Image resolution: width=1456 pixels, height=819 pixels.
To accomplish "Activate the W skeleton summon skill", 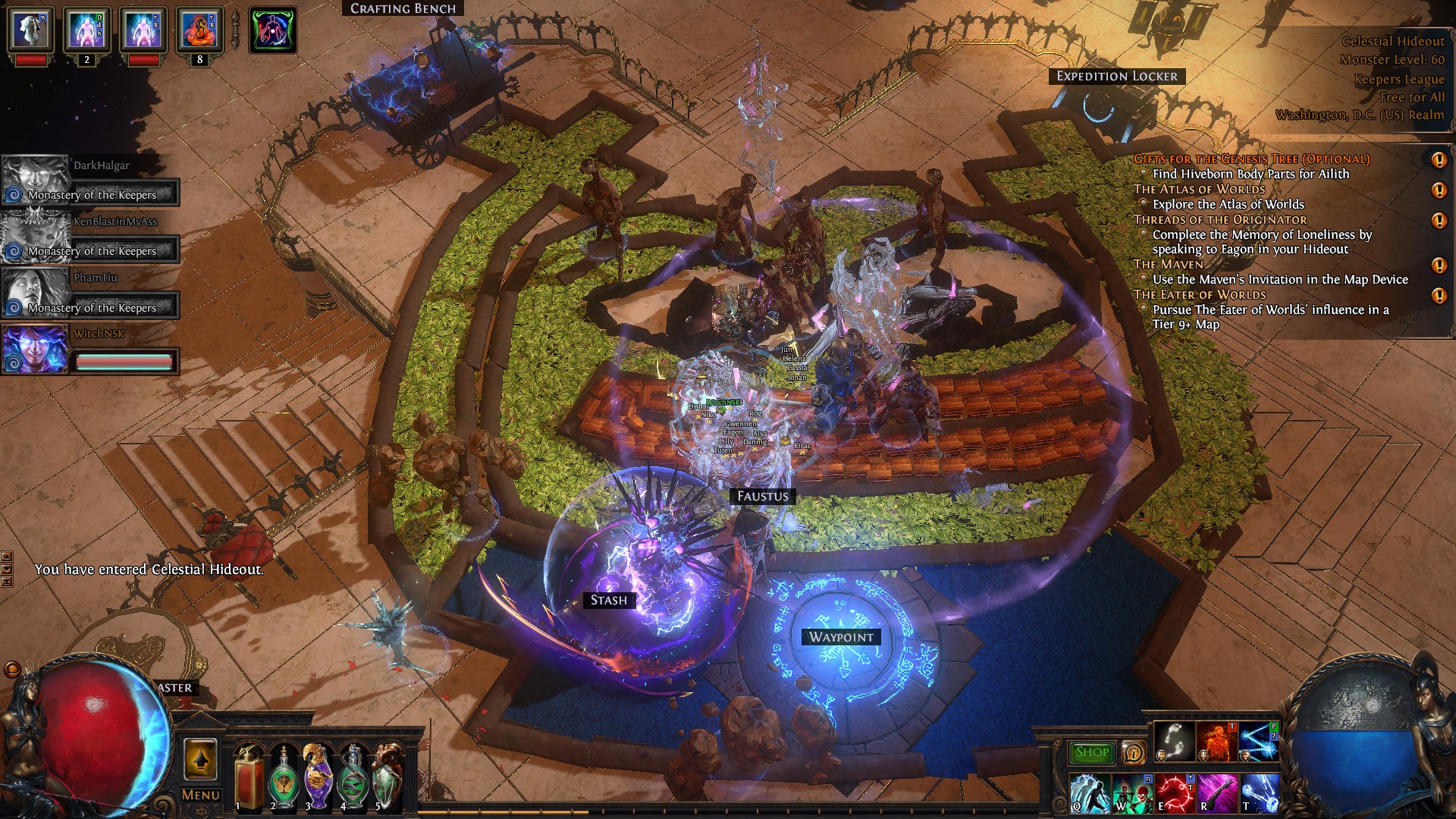I will tap(1133, 792).
